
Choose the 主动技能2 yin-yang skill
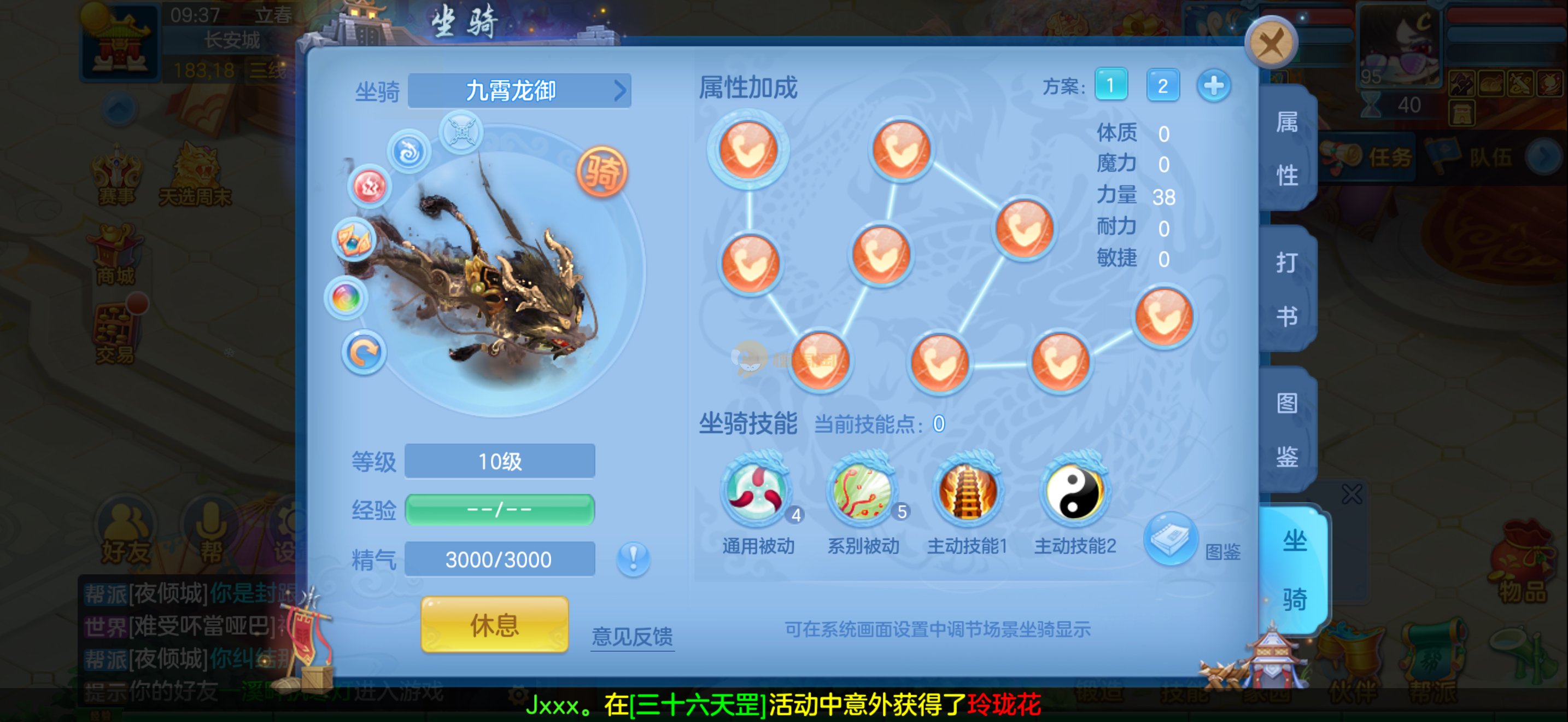tap(1074, 491)
